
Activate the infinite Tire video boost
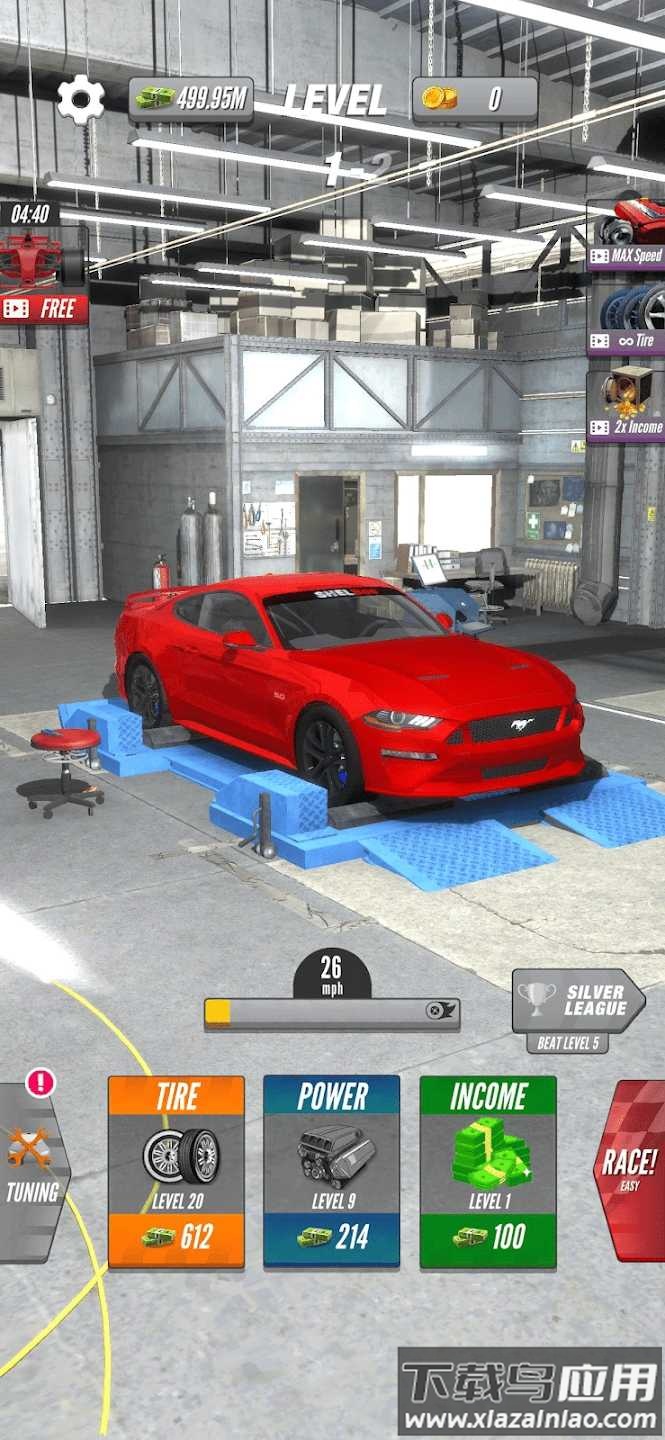(x=627, y=316)
